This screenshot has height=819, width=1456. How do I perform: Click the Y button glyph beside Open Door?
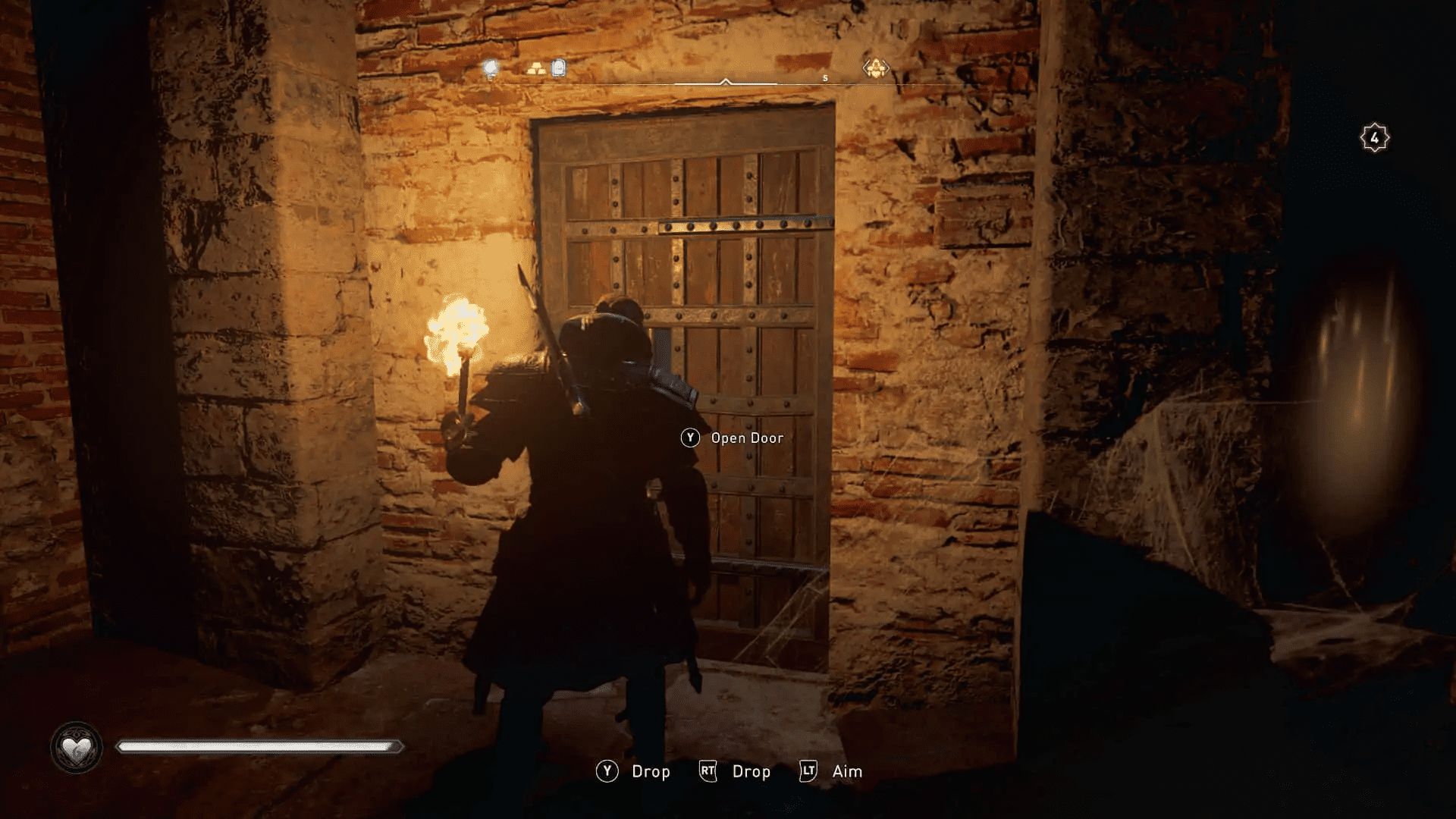[x=690, y=438]
